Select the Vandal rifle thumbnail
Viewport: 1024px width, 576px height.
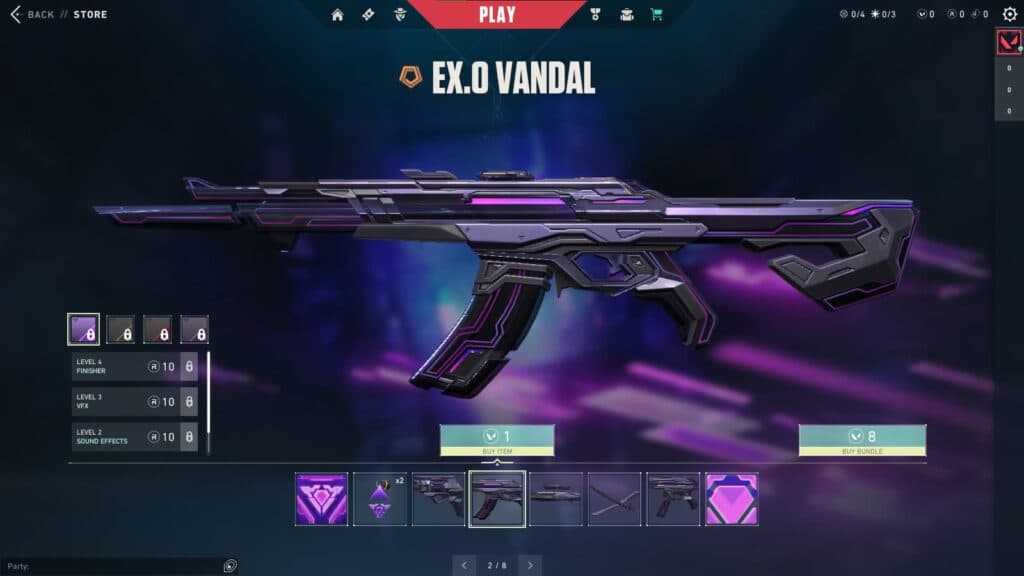click(497, 499)
